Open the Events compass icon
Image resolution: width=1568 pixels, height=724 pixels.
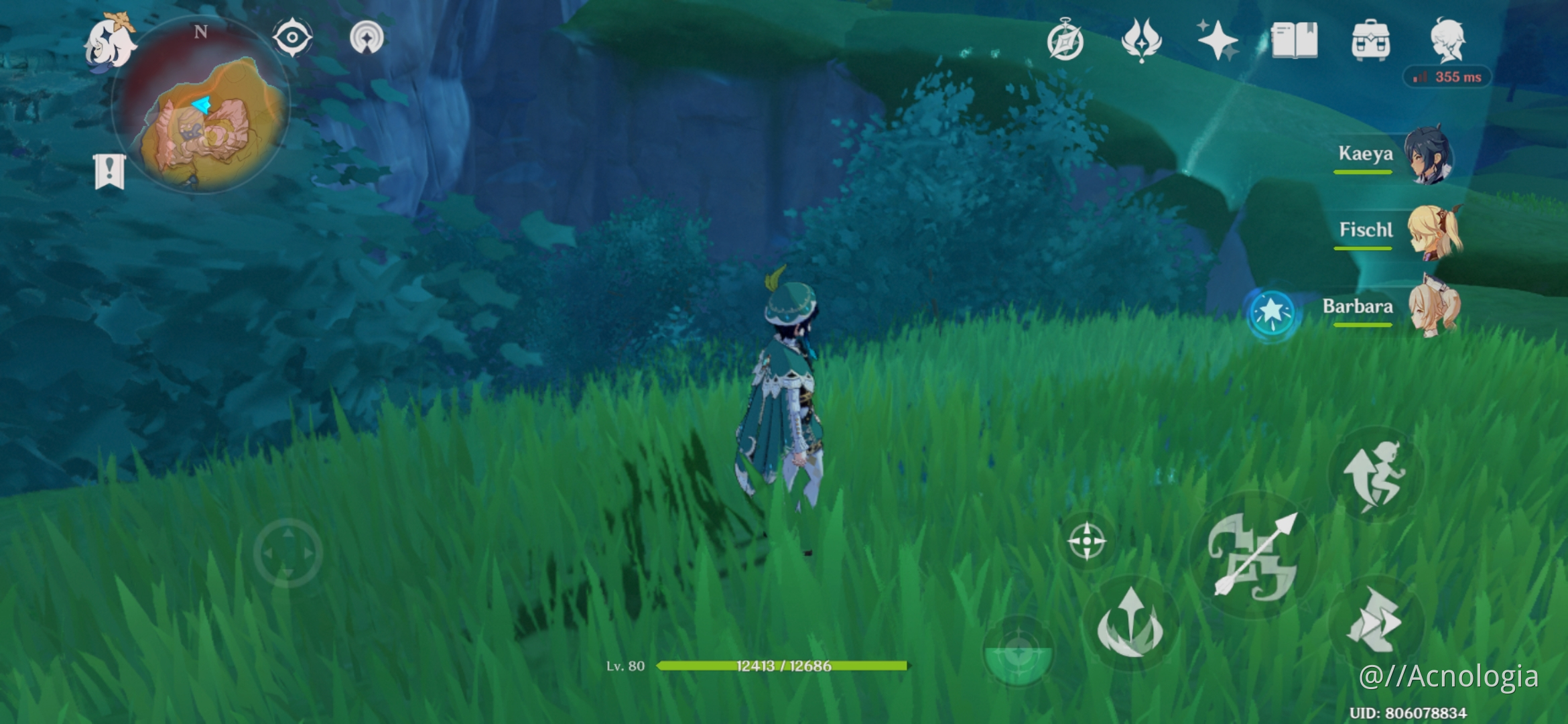point(1064,40)
